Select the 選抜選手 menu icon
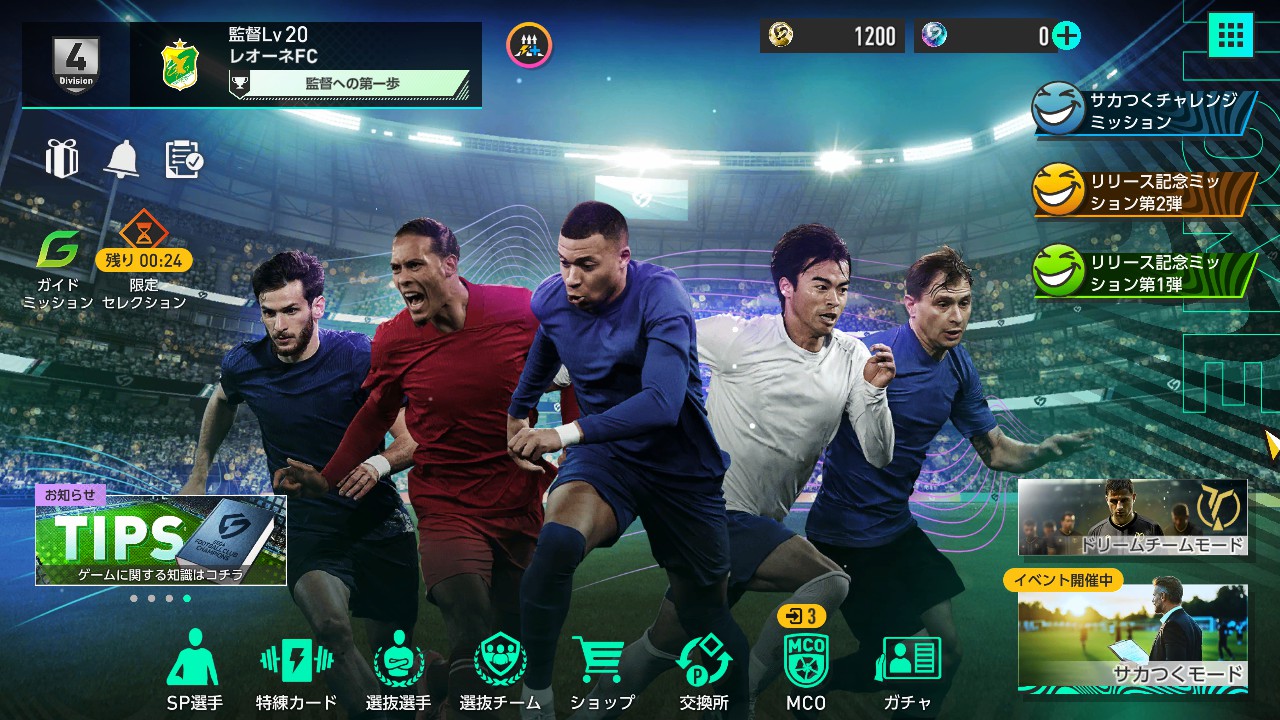1280x720 pixels. click(x=398, y=668)
